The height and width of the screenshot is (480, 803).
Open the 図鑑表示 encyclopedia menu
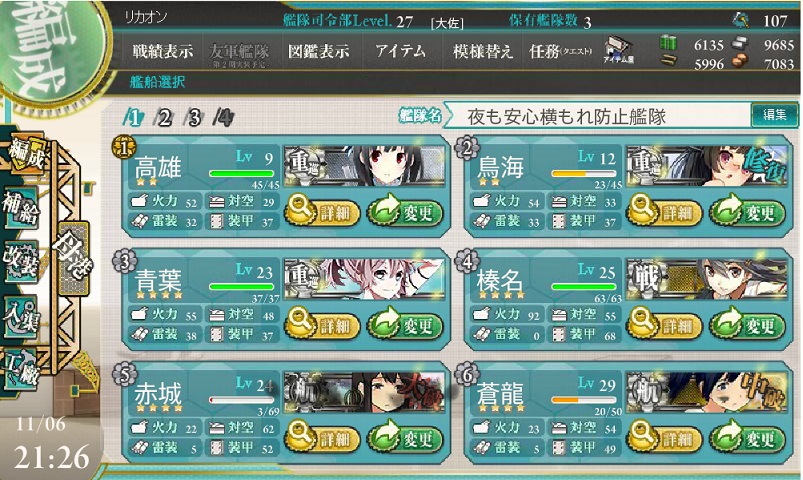click(317, 52)
